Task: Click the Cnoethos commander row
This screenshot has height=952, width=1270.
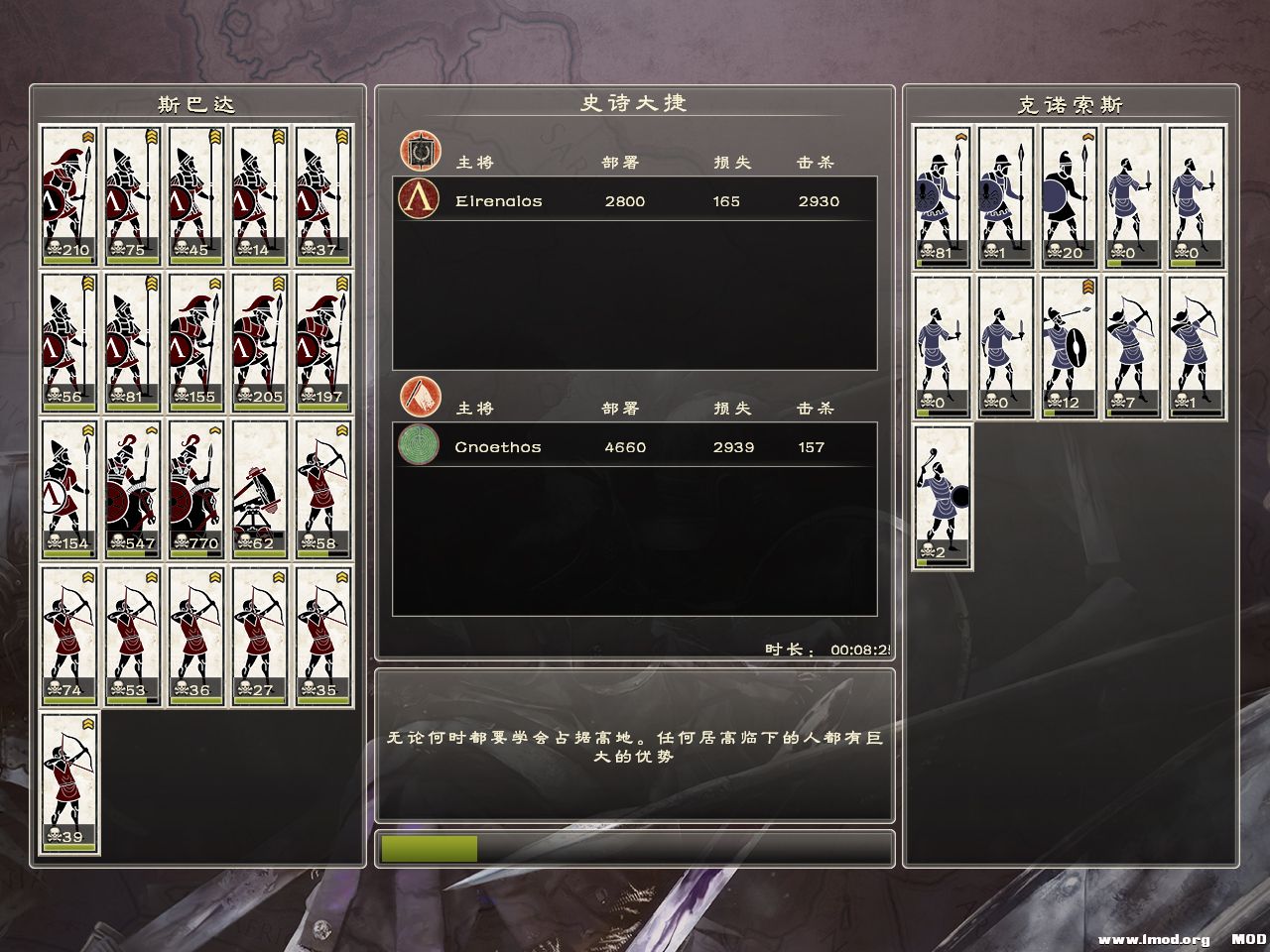Action: click(x=633, y=447)
